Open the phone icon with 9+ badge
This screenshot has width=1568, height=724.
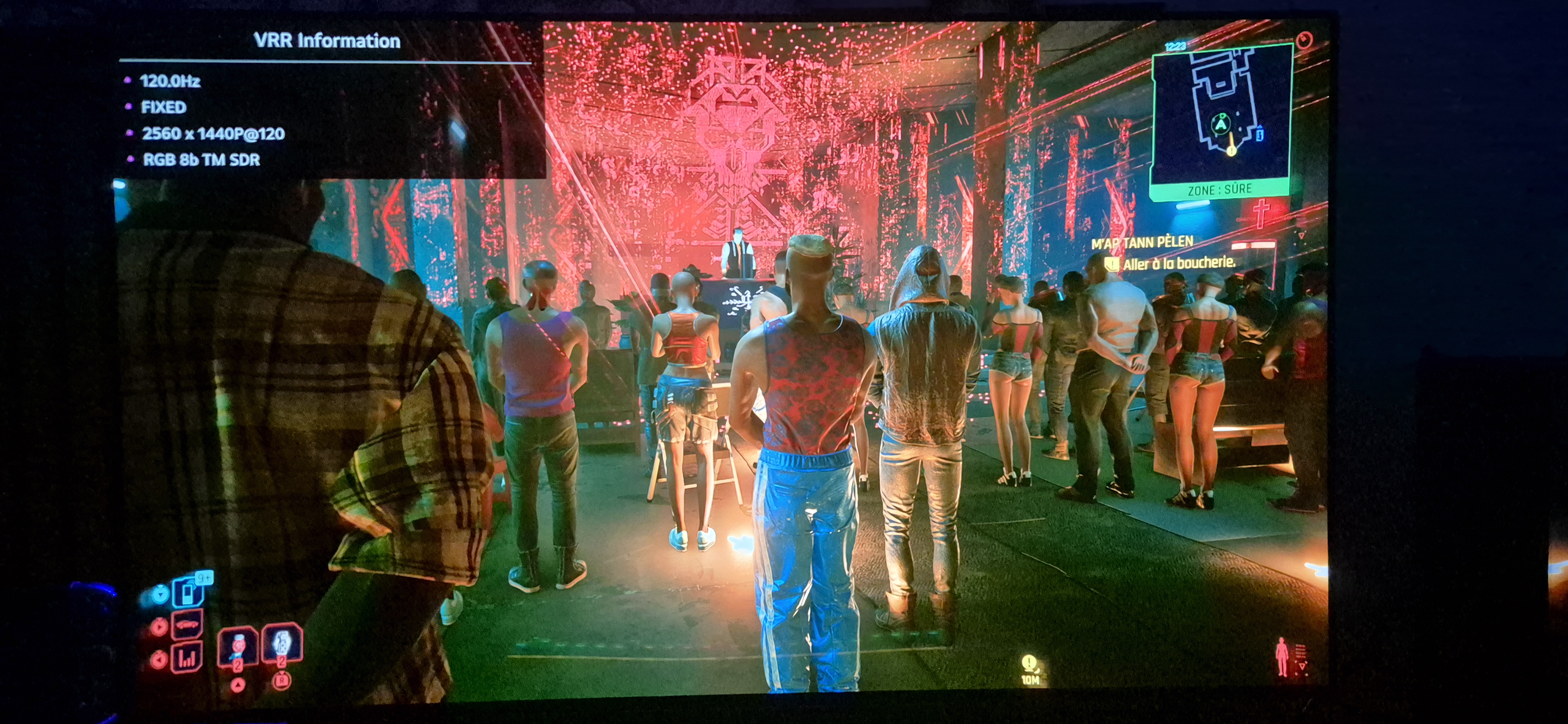point(189,591)
